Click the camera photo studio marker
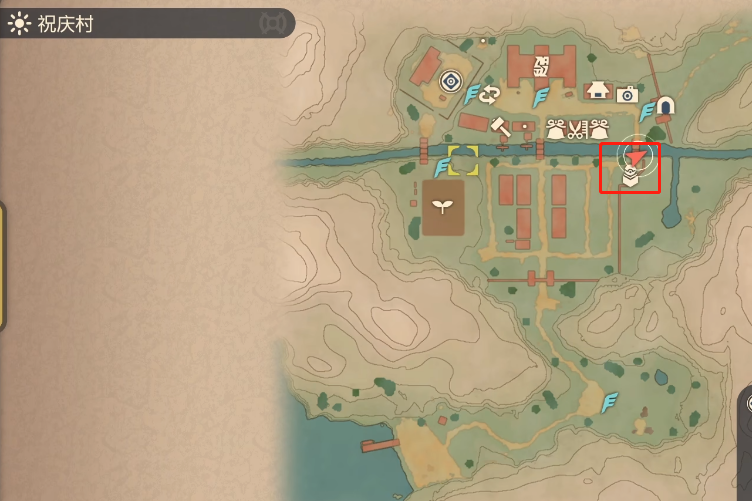Viewport: 752px width, 501px height. 627,94
